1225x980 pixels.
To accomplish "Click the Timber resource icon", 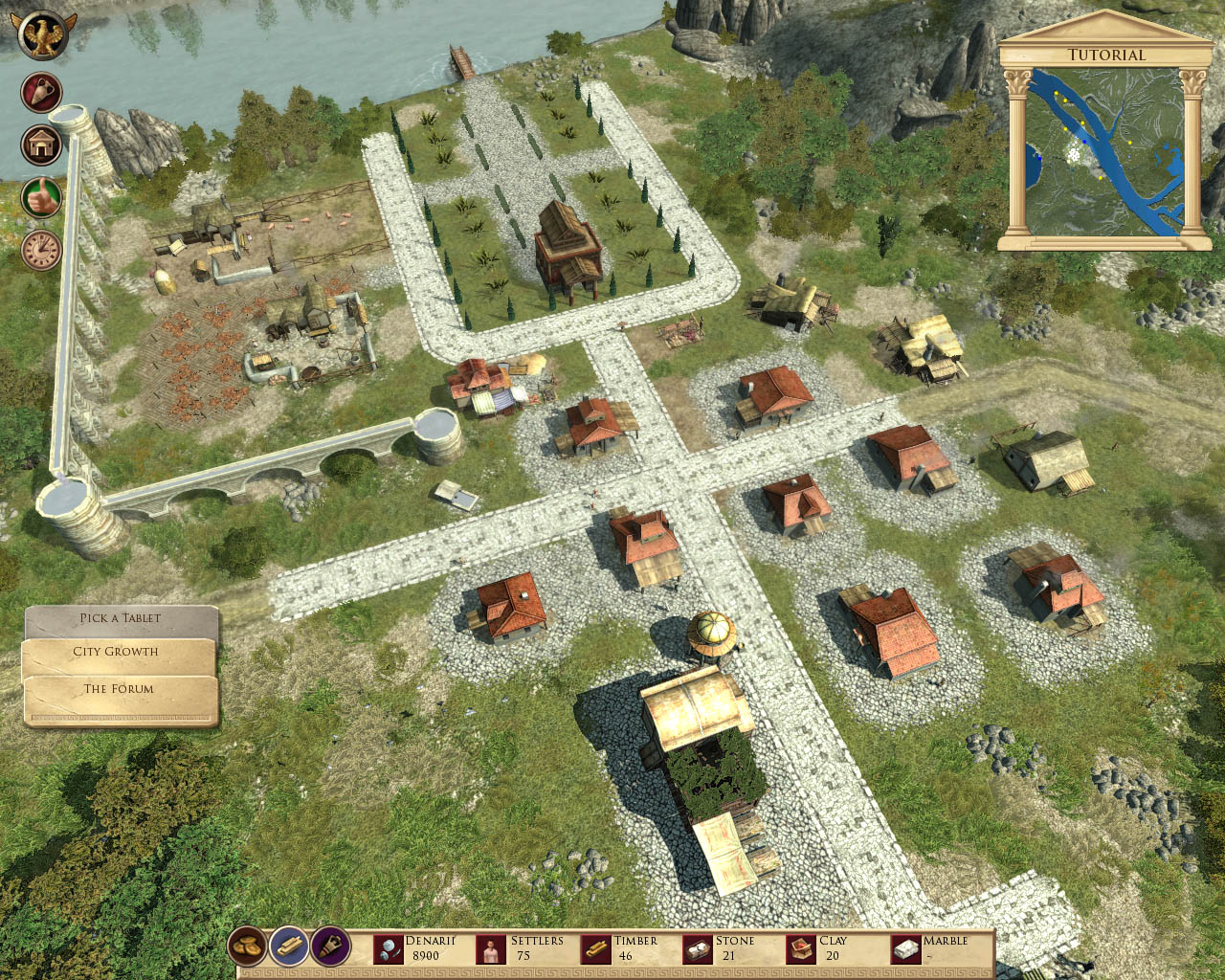I will pos(595,949).
